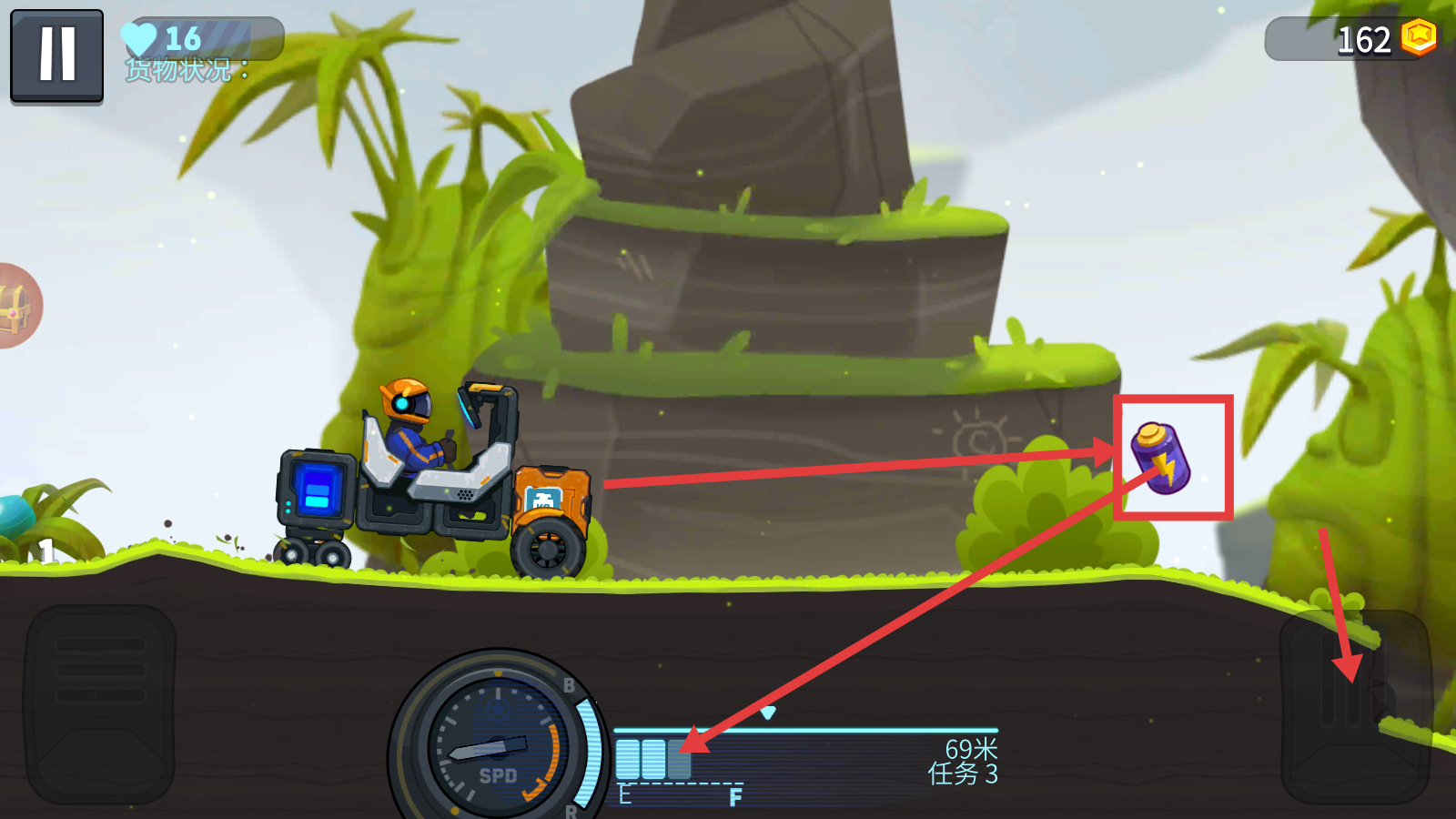Pause the game
The height and width of the screenshot is (819, 1456).
[x=56, y=56]
